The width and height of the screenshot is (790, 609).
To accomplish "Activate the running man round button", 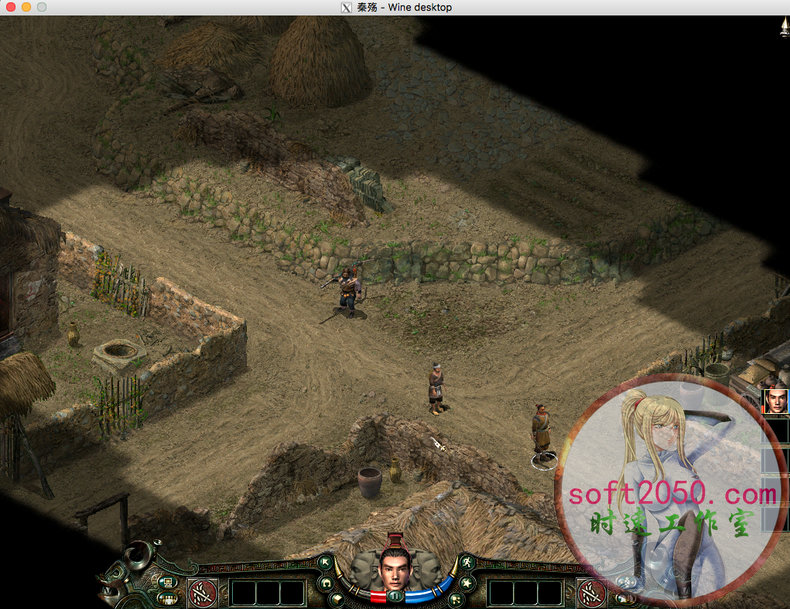I will (465, 563).
